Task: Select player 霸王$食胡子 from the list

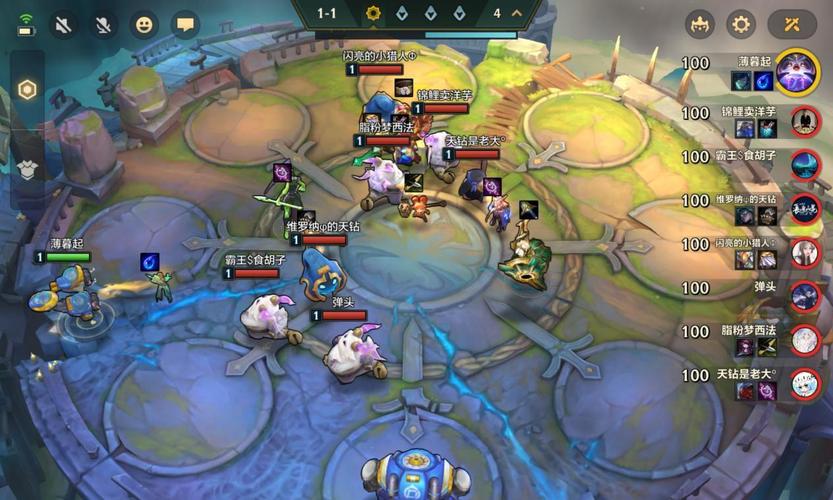Action: [x=804, y=165]
